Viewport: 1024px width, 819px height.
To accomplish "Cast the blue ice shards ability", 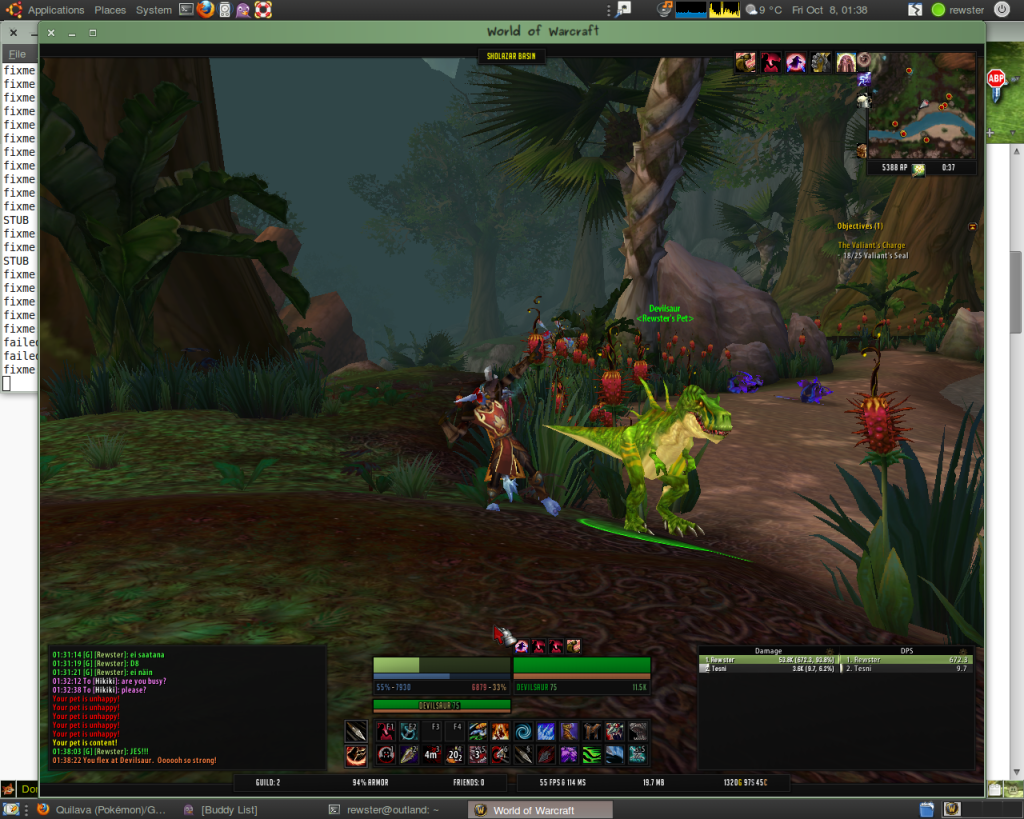I will [546, 731].
